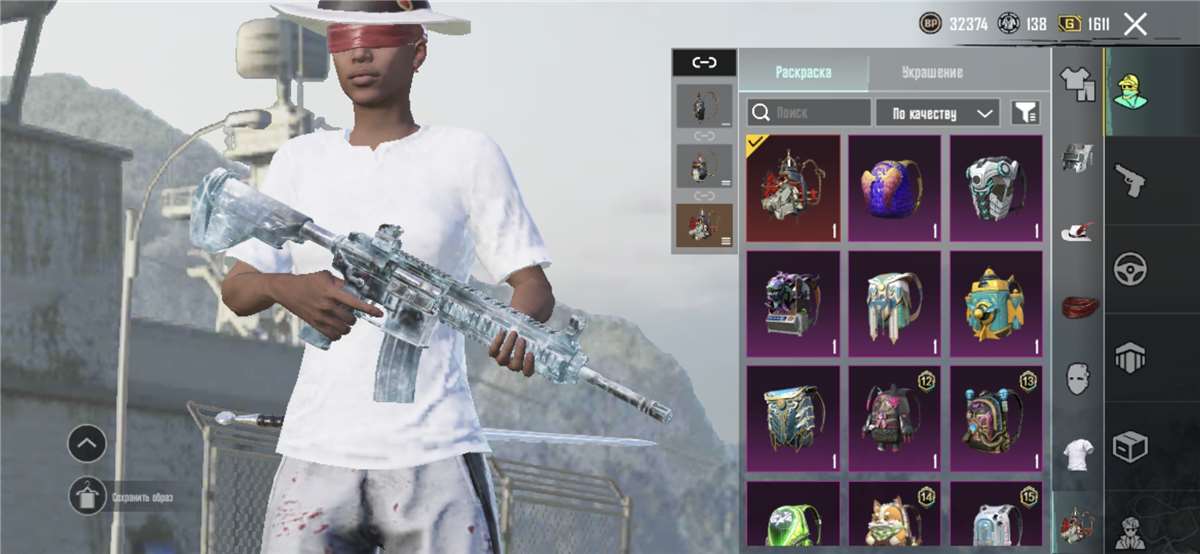Expand the round up-arrow button
The image size is (1200, 554).
88,443
